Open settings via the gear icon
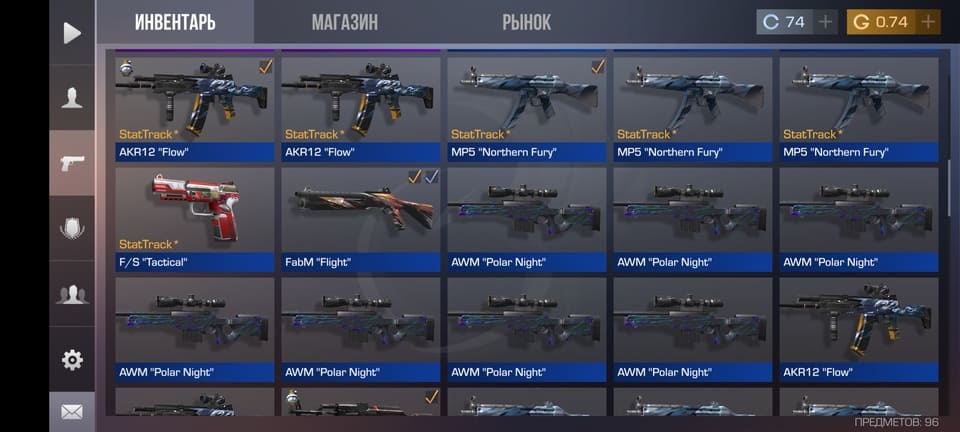 pos(72,359)
